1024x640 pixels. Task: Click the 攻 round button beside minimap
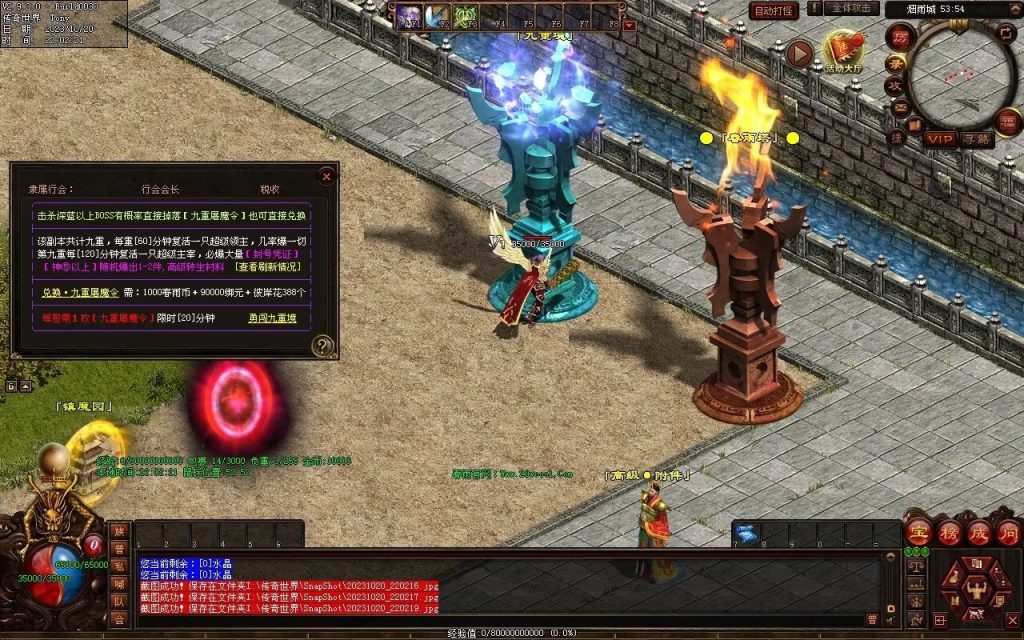[x=895, y=86]
